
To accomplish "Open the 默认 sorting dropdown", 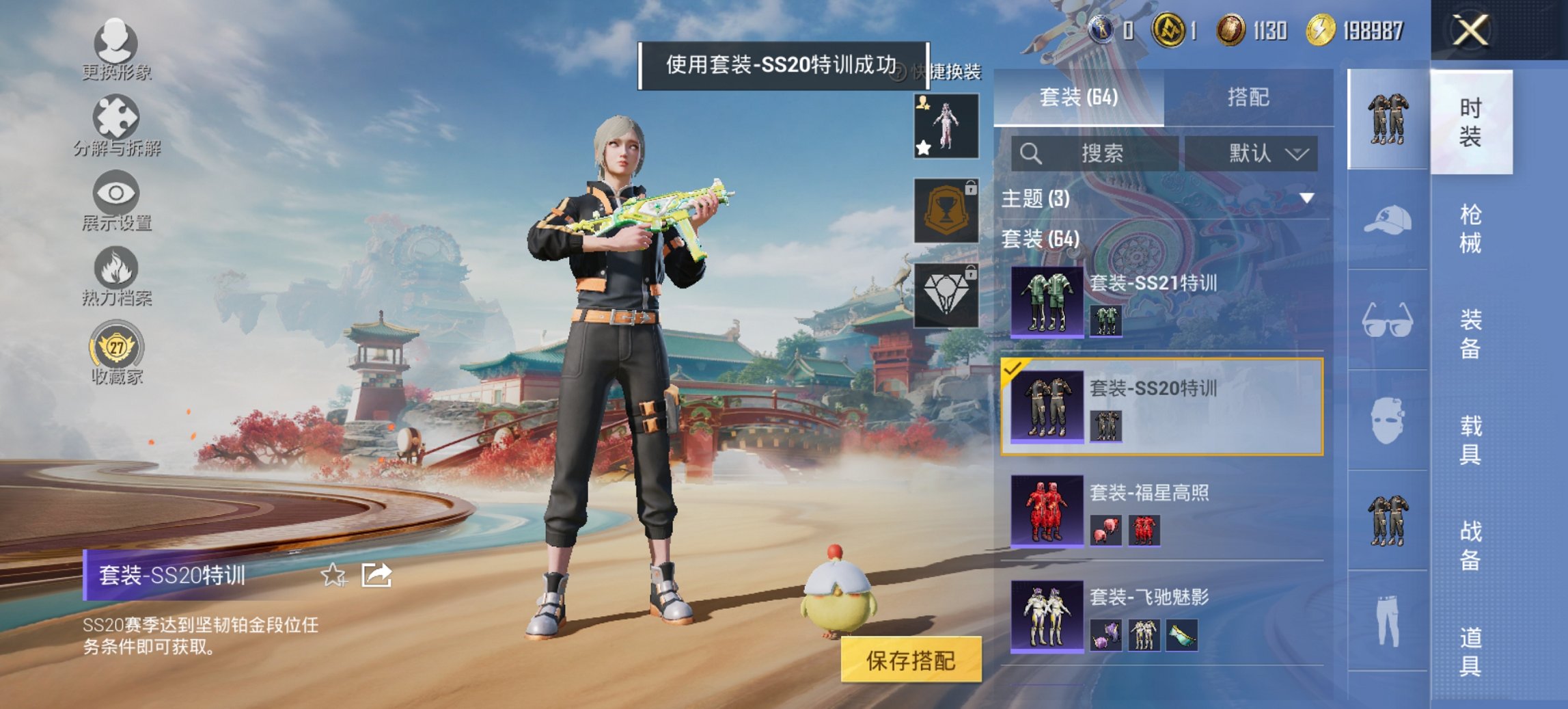I will [1267, 155].
